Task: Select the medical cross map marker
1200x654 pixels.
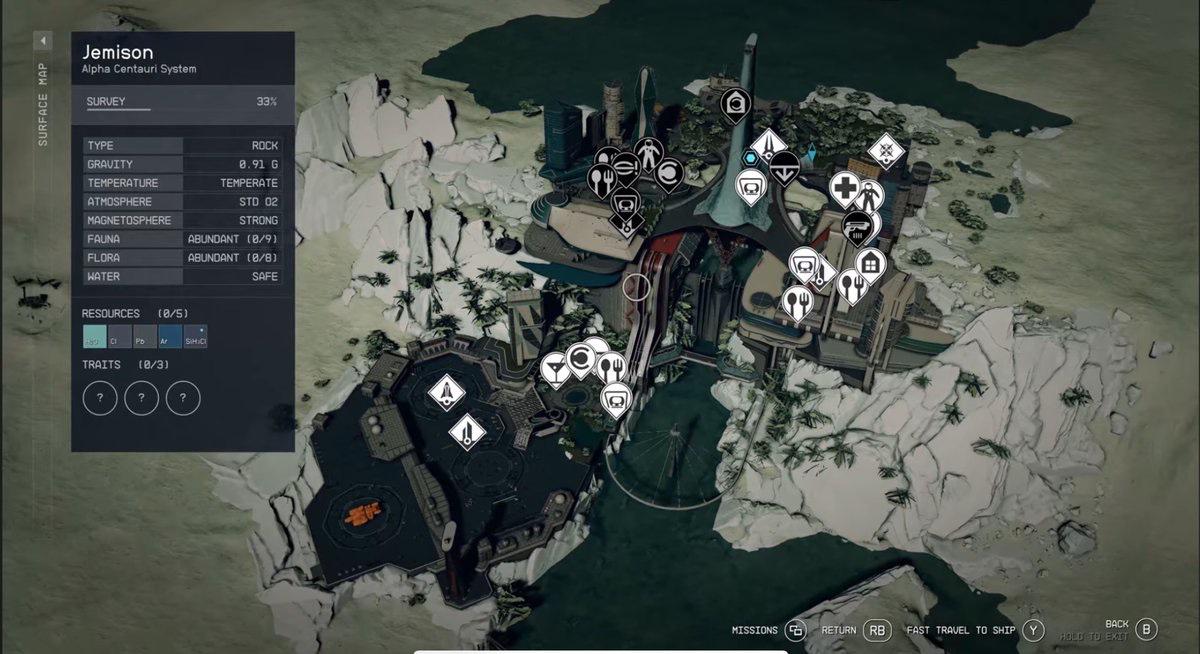Action: point(845,187)
